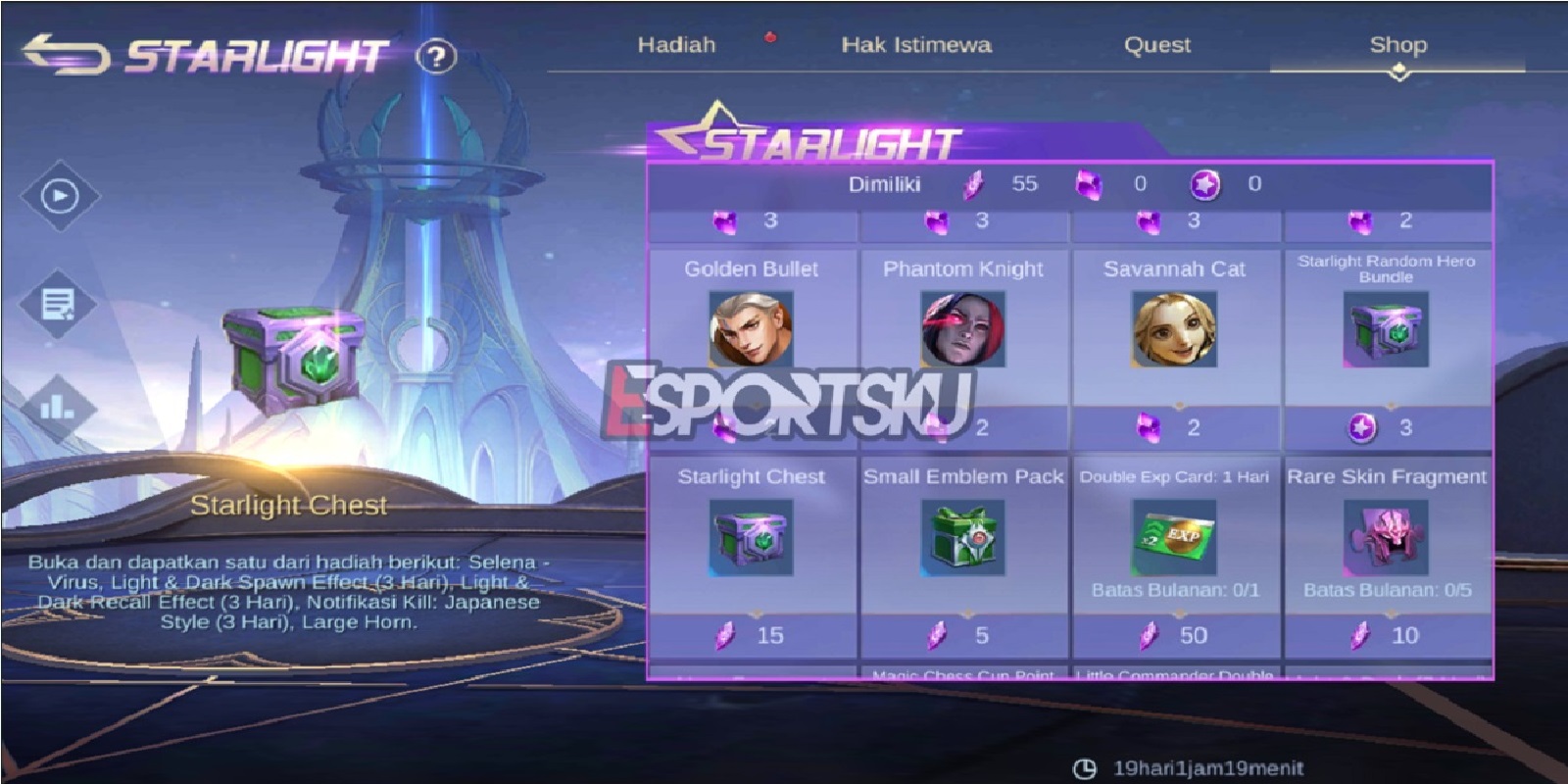This screenshot has width=1568, height=784.
Task: Open the Hak Istimewa tab
Action: pos(915,44)
